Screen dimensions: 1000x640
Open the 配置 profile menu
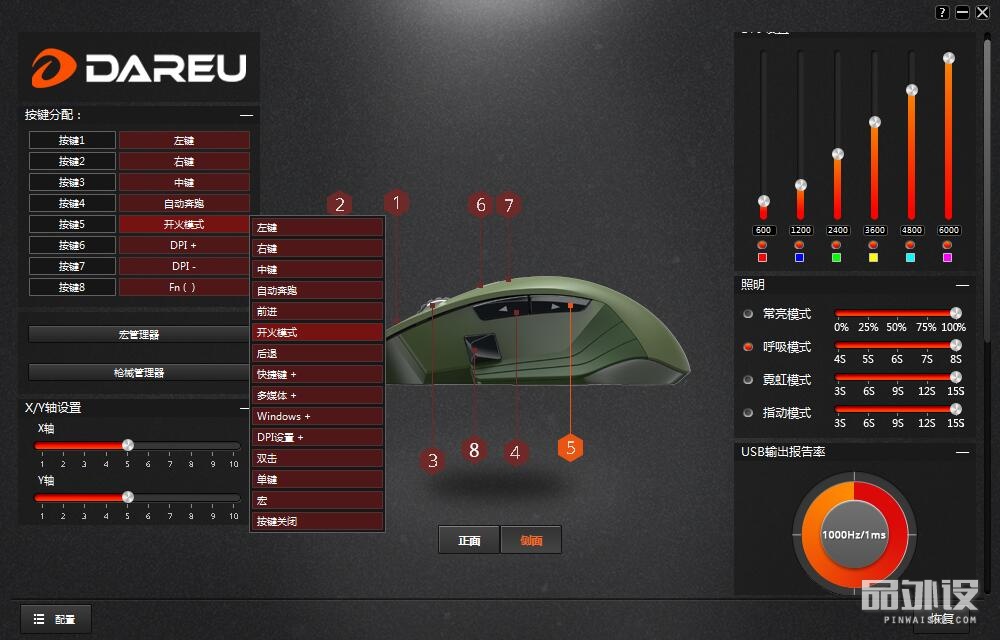(56, 619)
